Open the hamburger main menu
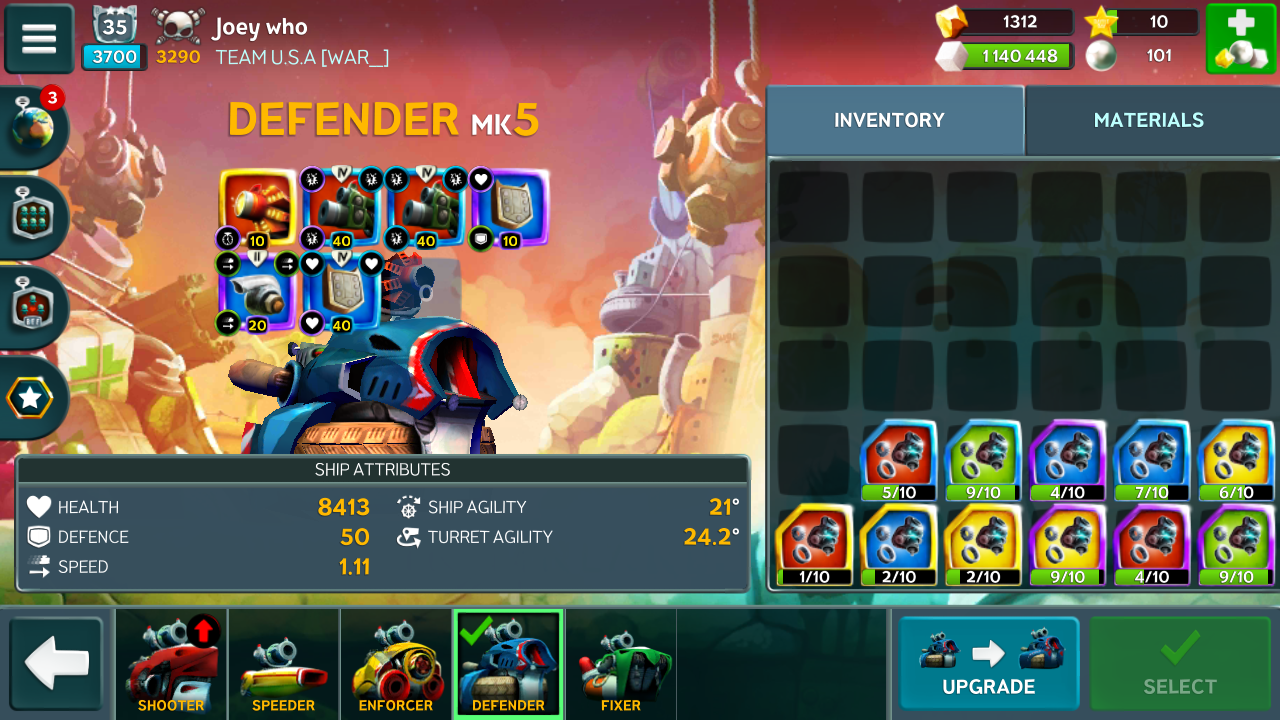Image resolution: width=1280 pixels, height=720 pixels. click(39, 39)
